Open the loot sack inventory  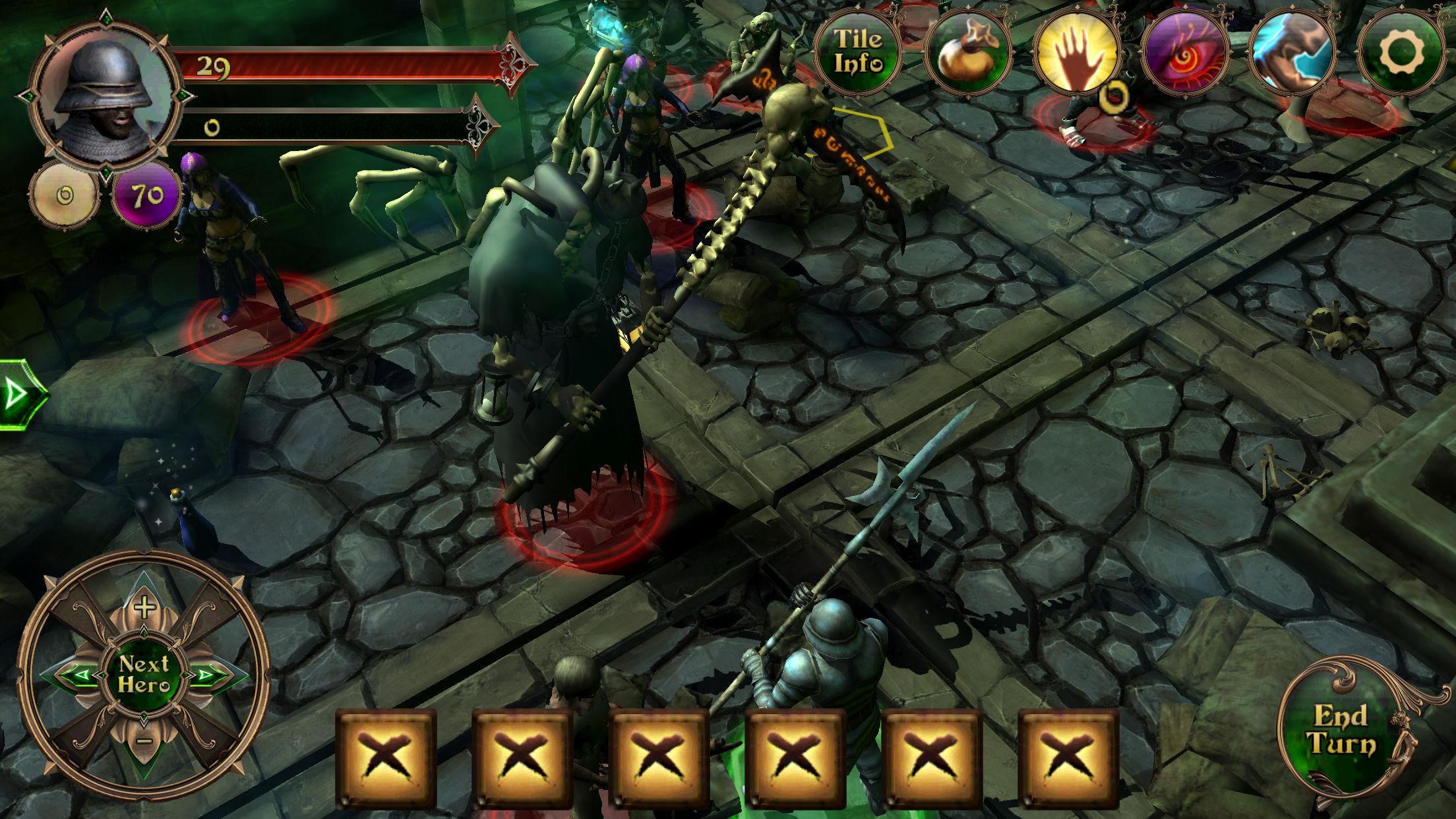point(968,53)
